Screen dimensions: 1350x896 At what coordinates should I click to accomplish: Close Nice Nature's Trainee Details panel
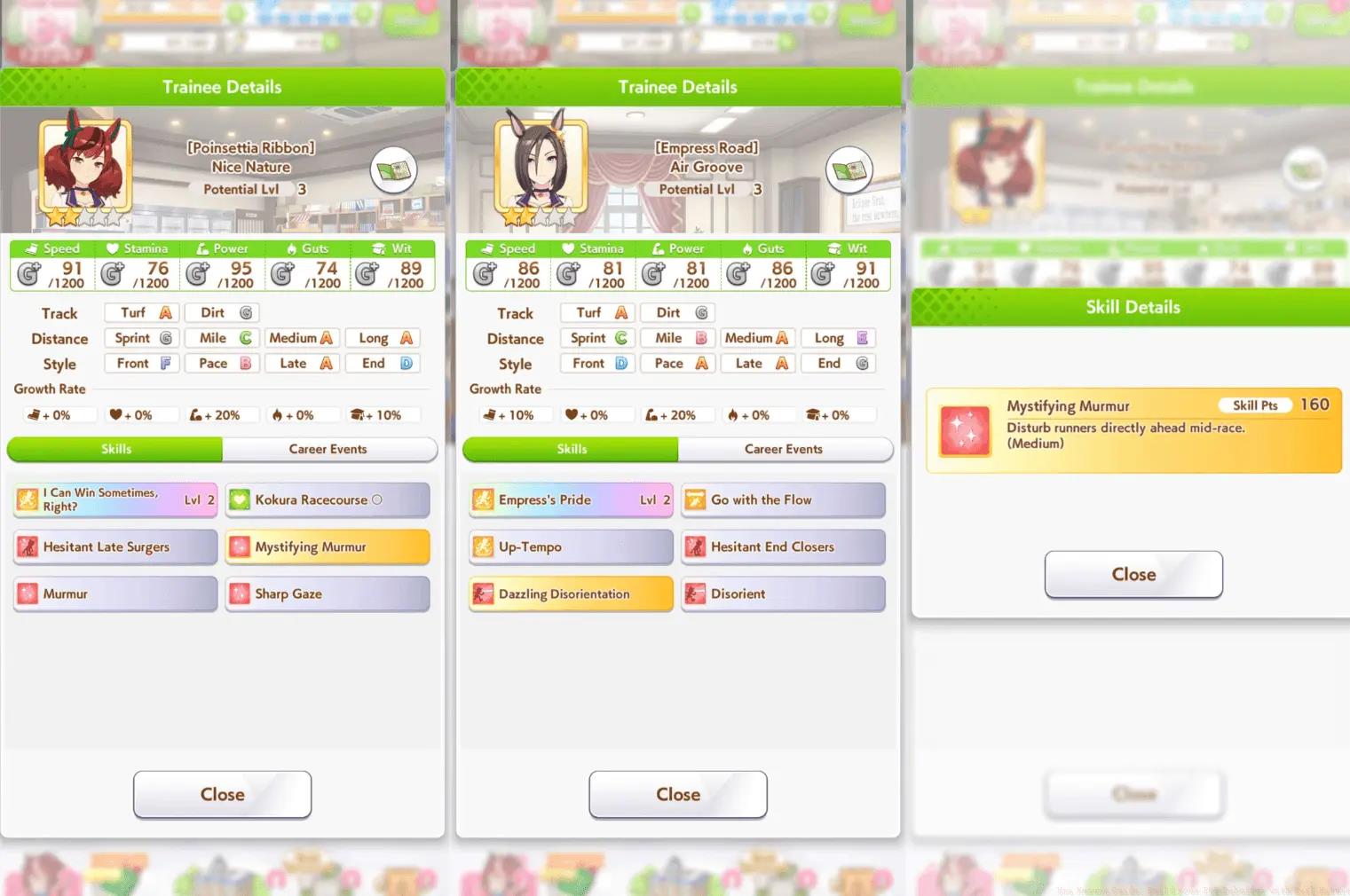[222, 795]
